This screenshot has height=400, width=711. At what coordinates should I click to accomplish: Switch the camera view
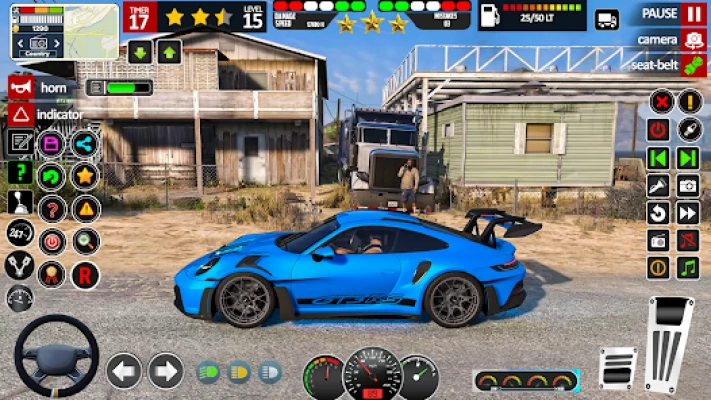click(x=693, y=39)
